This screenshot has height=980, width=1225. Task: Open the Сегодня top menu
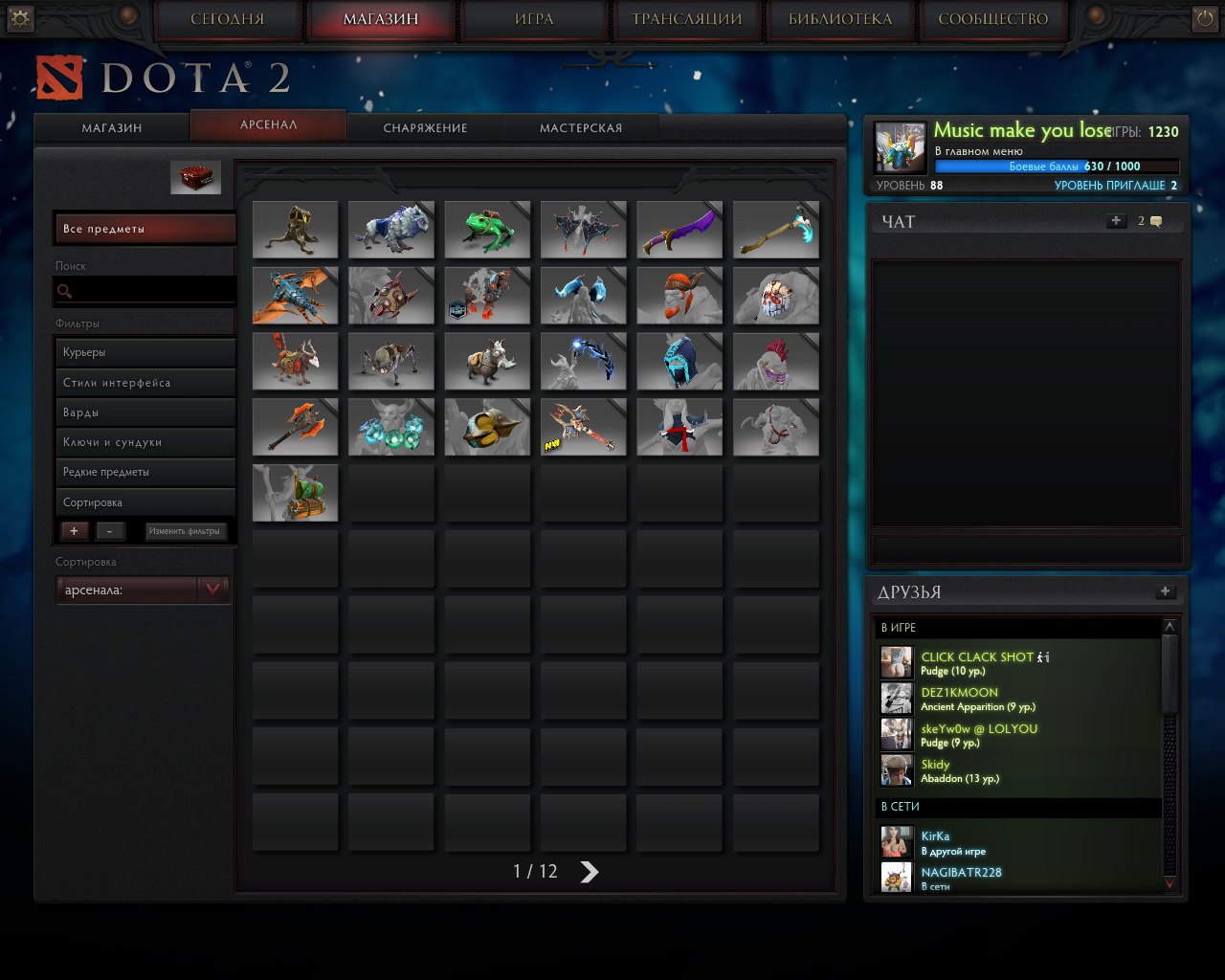point(227,20)
